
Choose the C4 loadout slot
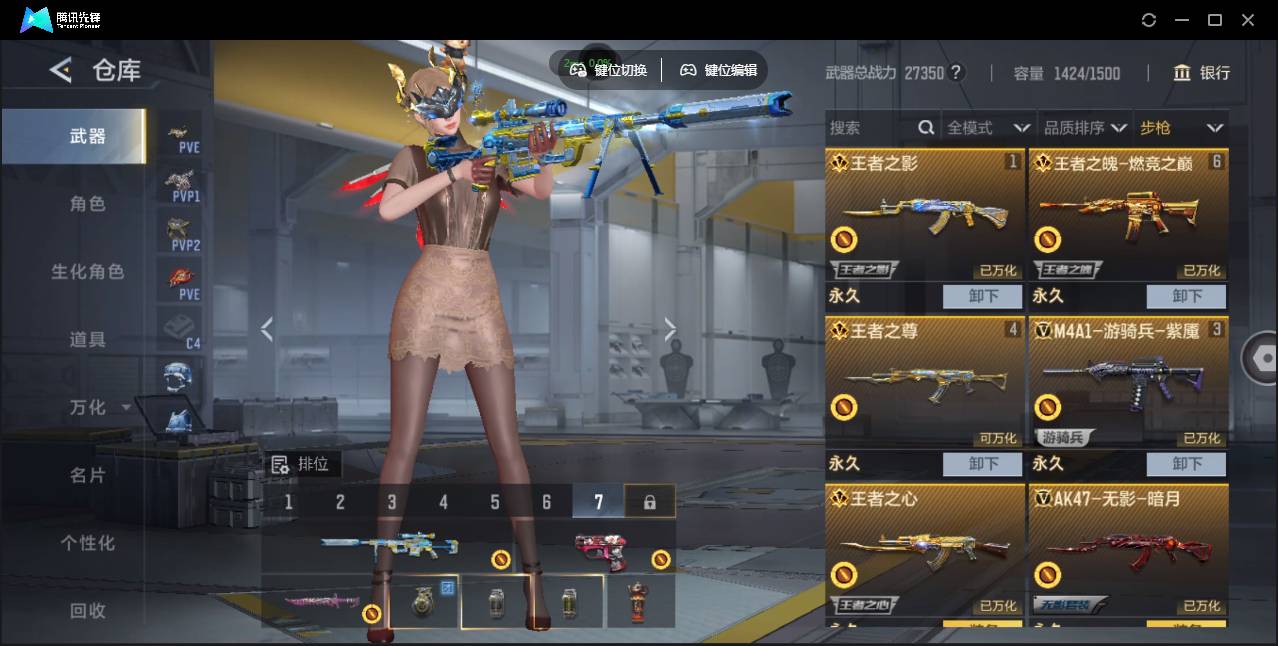coord(183,330)
